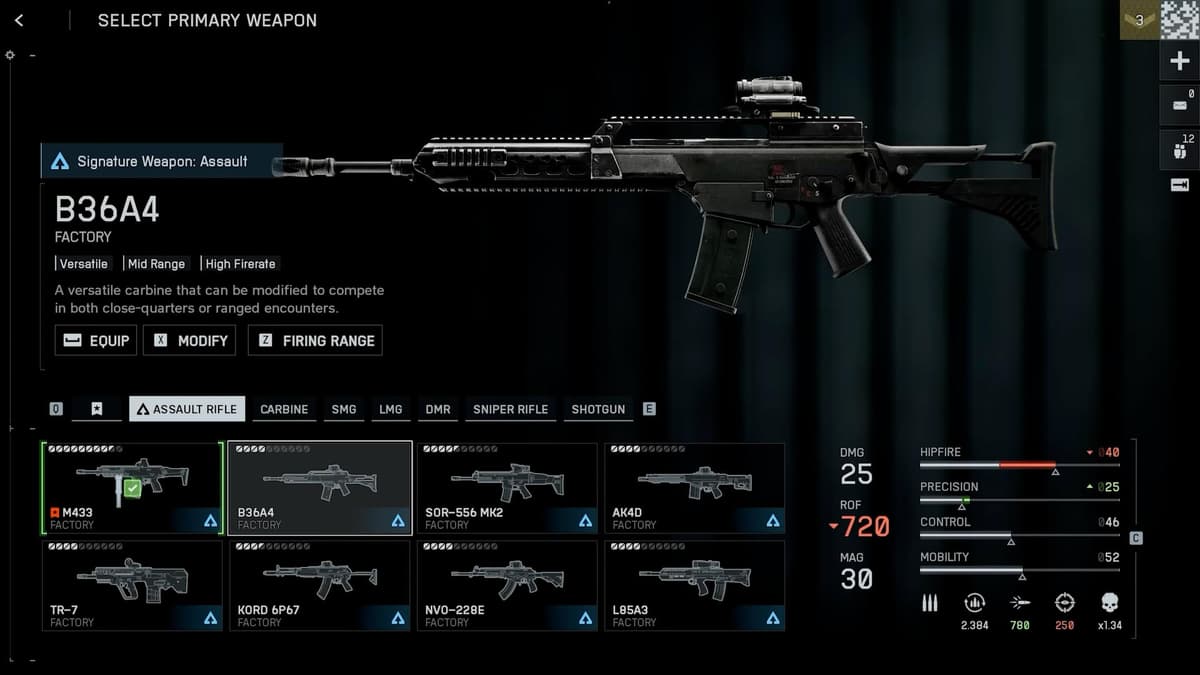Switch to the Carbine tab
This screenshot has width=1200, height=675.
[x=284, y=409]
